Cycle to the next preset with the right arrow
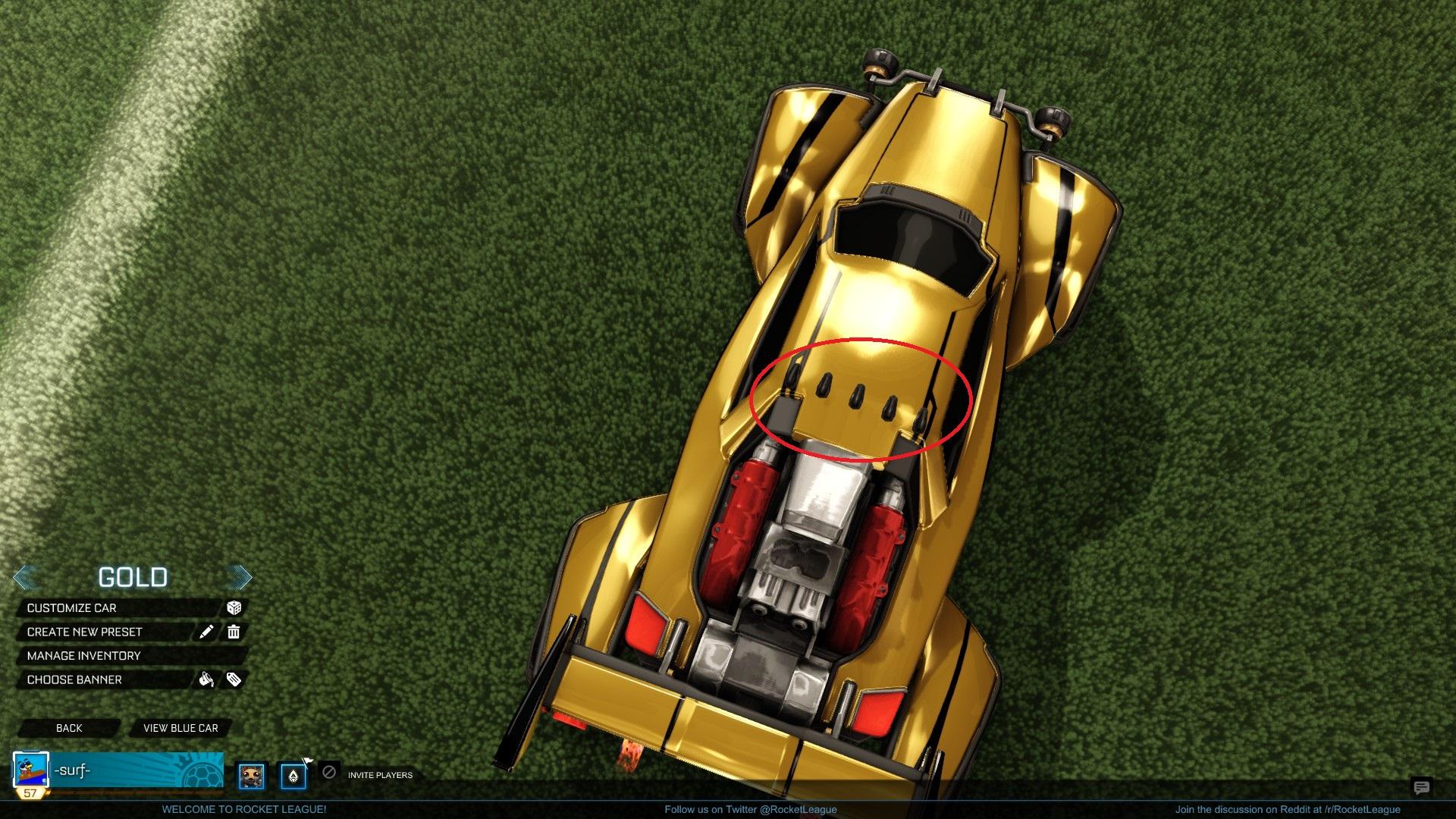Image resolution: width=1456 pixels, height=819 pixels. [240, 577]
